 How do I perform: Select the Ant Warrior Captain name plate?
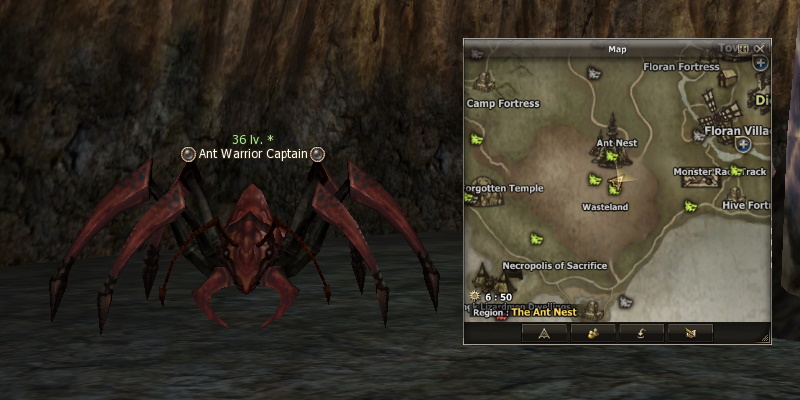pyautogui.click(x=253, y=154)
